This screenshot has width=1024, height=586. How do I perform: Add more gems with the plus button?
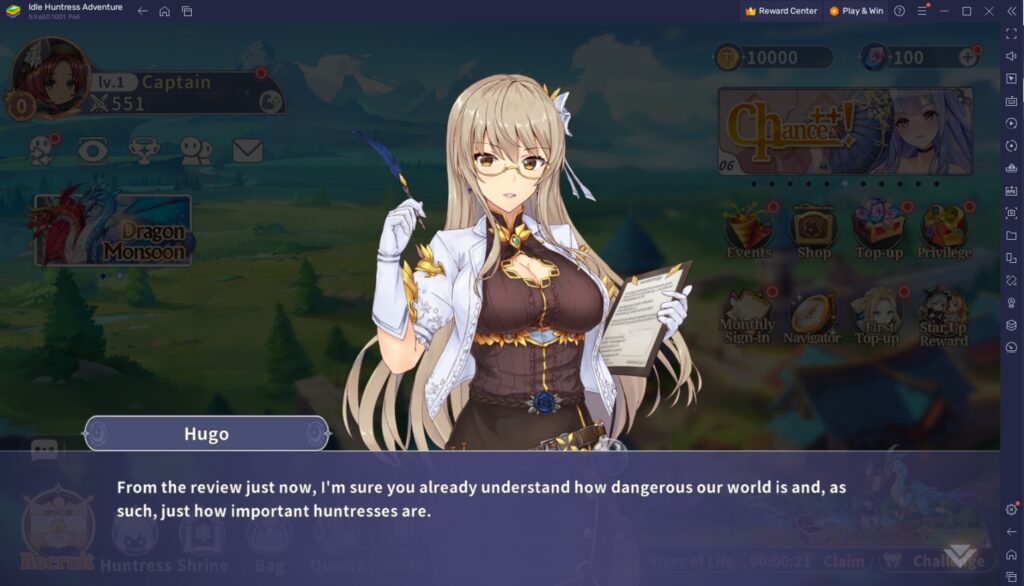pyautogui.click(x=967, y=57)
